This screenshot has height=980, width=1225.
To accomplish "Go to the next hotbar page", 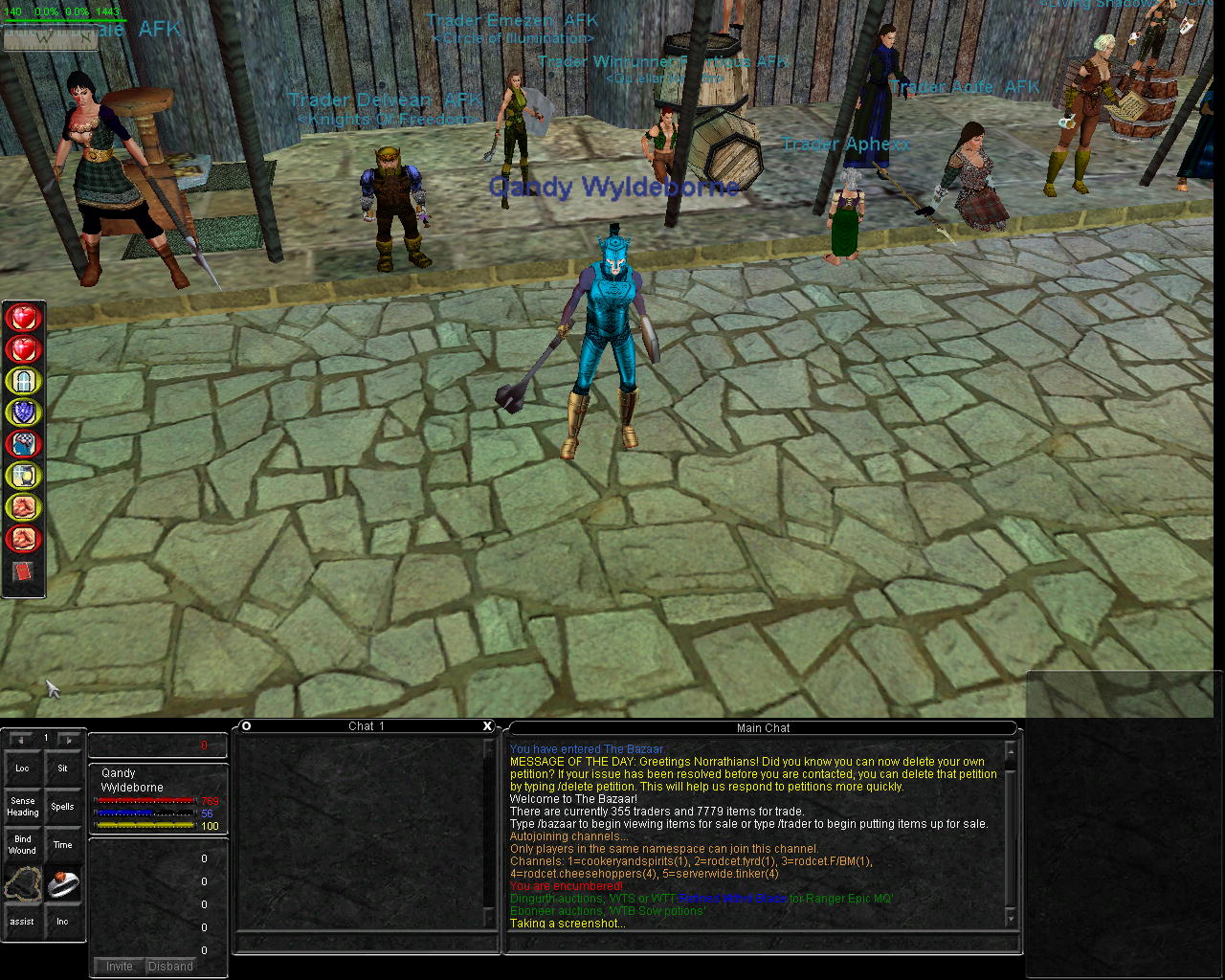I will (x=68, y=740).
